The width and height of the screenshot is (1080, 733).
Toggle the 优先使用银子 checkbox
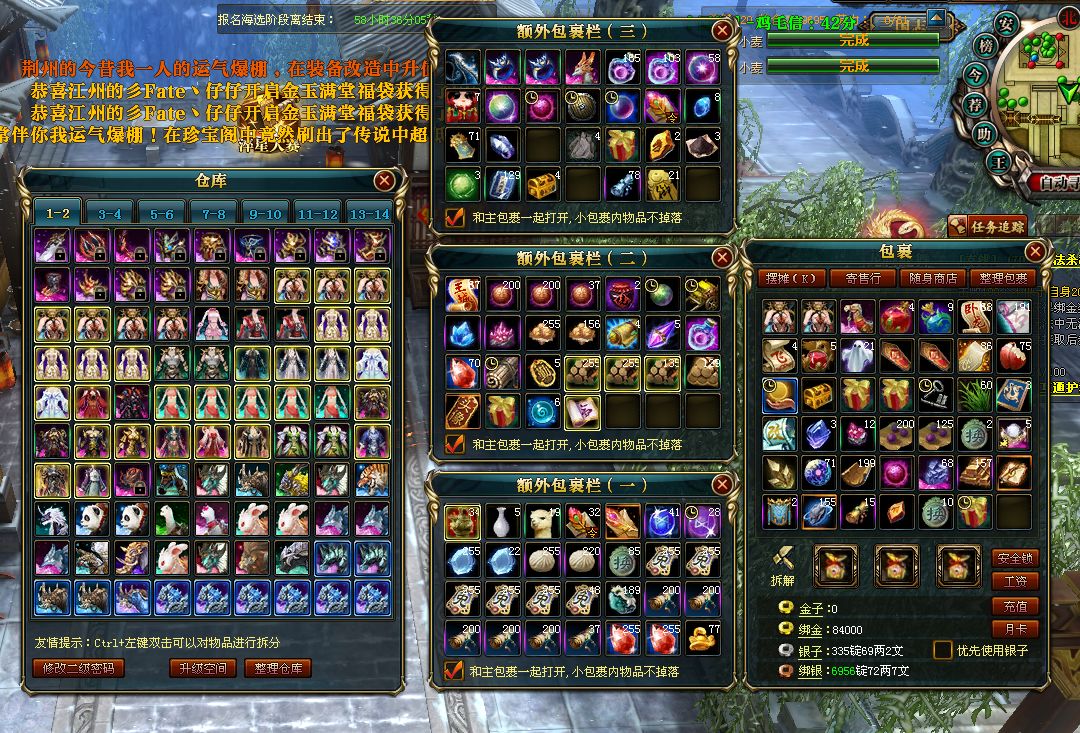point(942,650)
